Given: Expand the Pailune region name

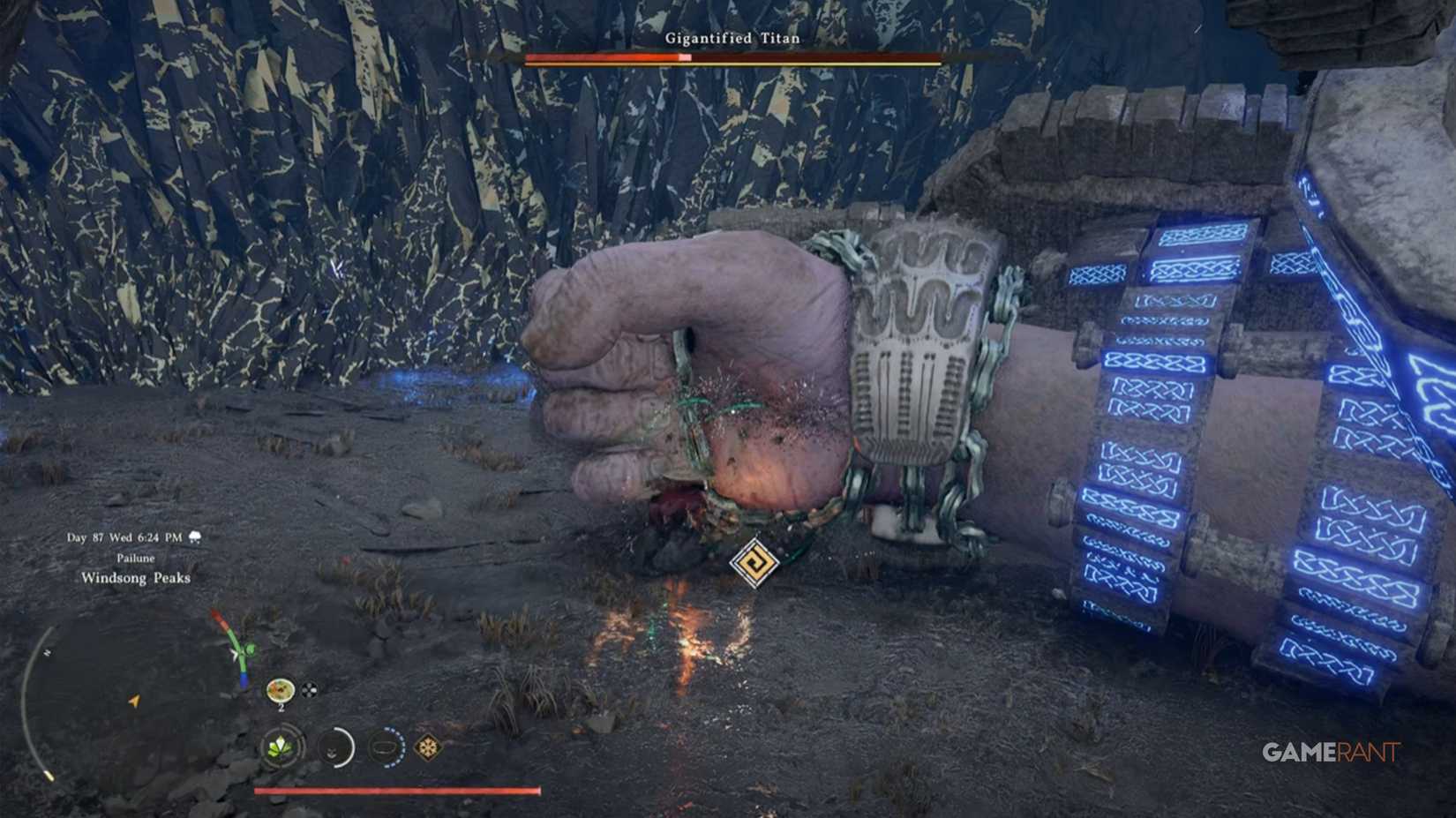Looking at the screenshot, I should tap(137, 558).
